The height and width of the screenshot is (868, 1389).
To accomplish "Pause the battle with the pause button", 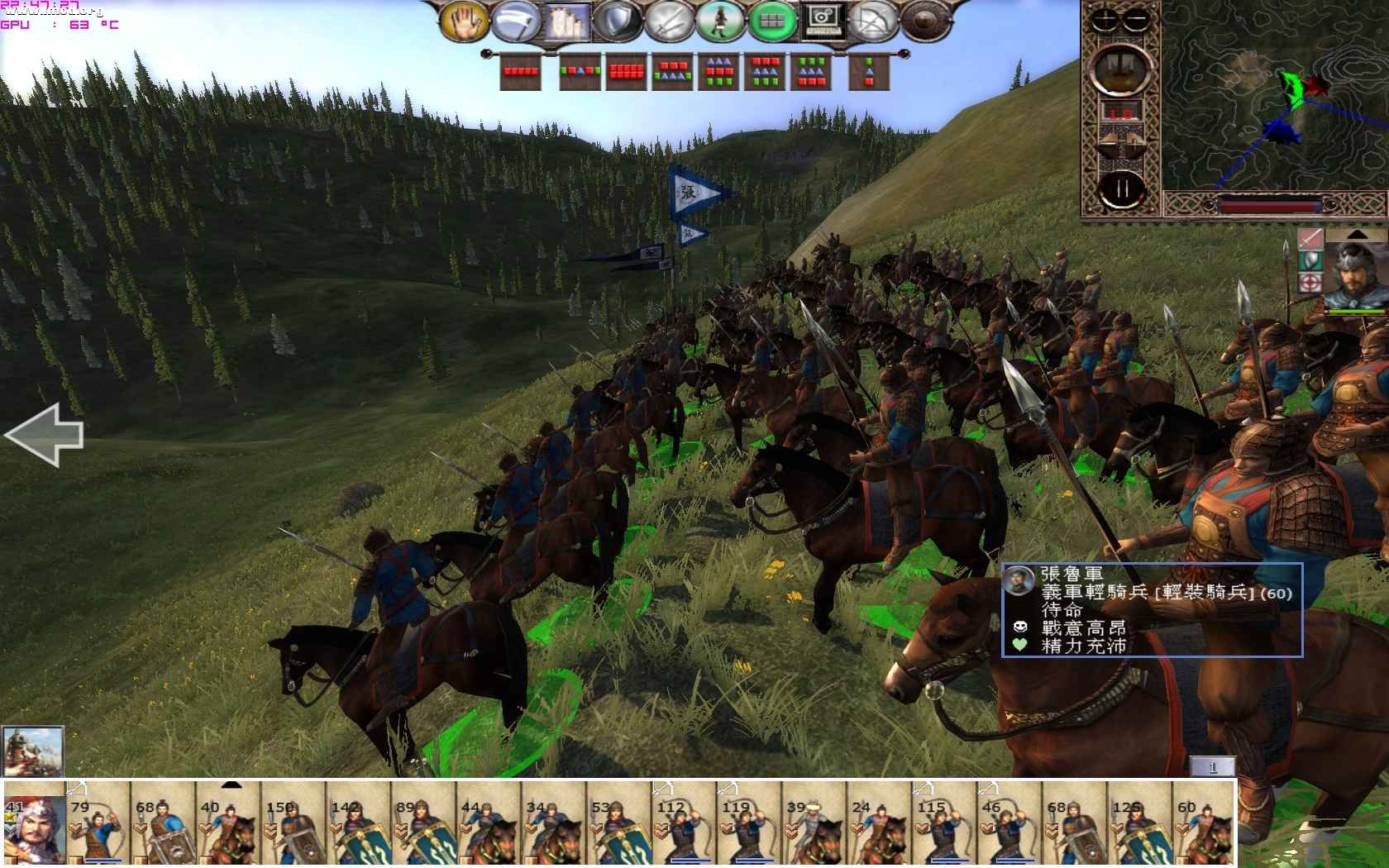I will (x=1121, y=188).
